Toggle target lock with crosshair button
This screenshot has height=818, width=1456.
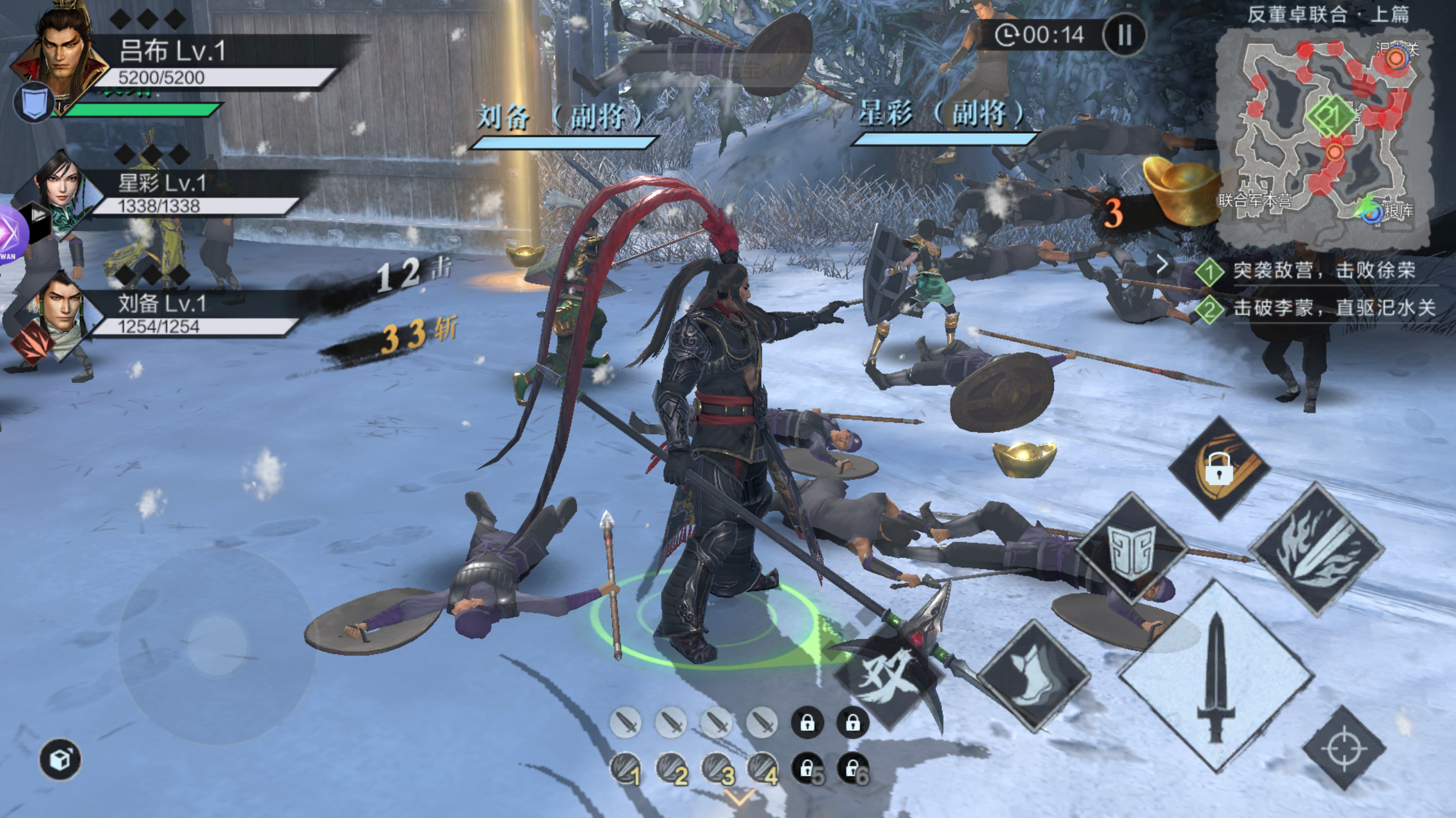1343,749
